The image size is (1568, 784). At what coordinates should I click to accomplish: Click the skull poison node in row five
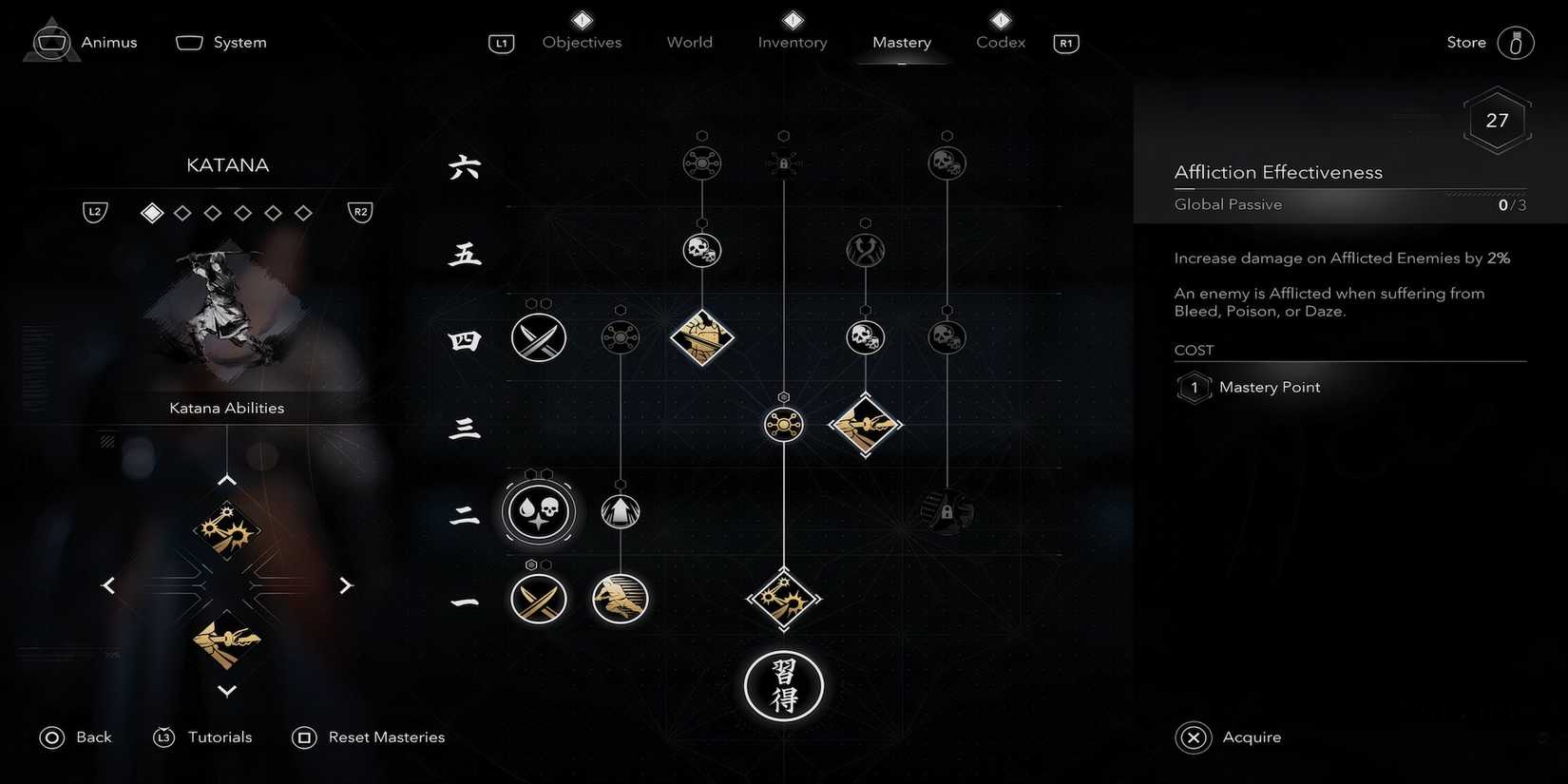[x=701, y=250]
